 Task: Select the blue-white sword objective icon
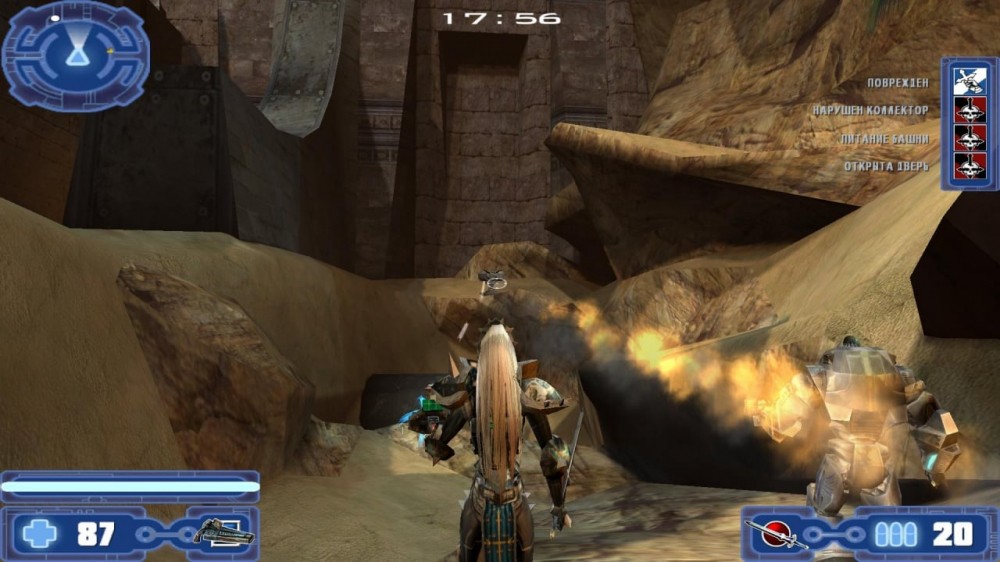click(969, 81)
